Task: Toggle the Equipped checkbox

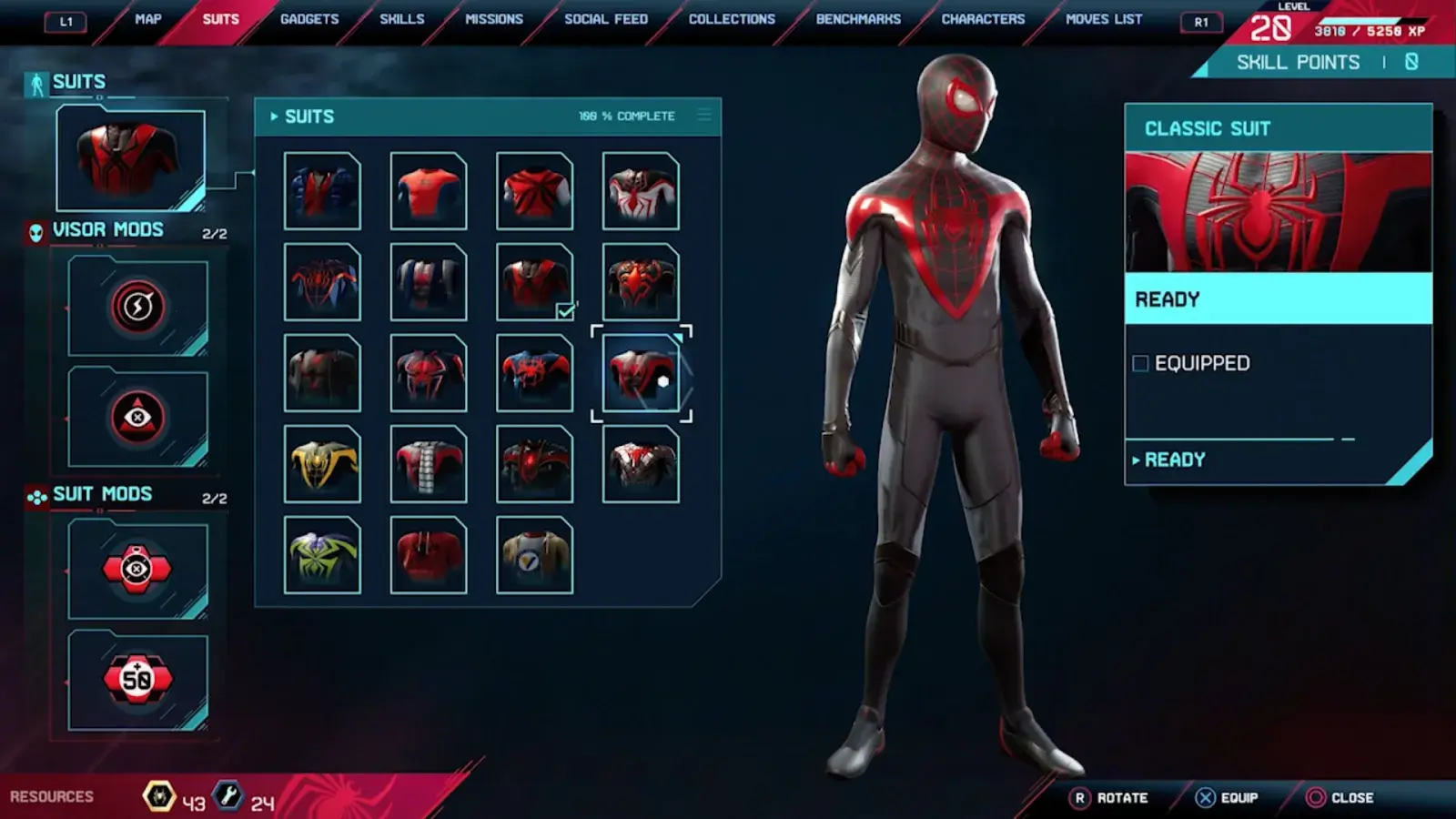Action: point(1140,364)
